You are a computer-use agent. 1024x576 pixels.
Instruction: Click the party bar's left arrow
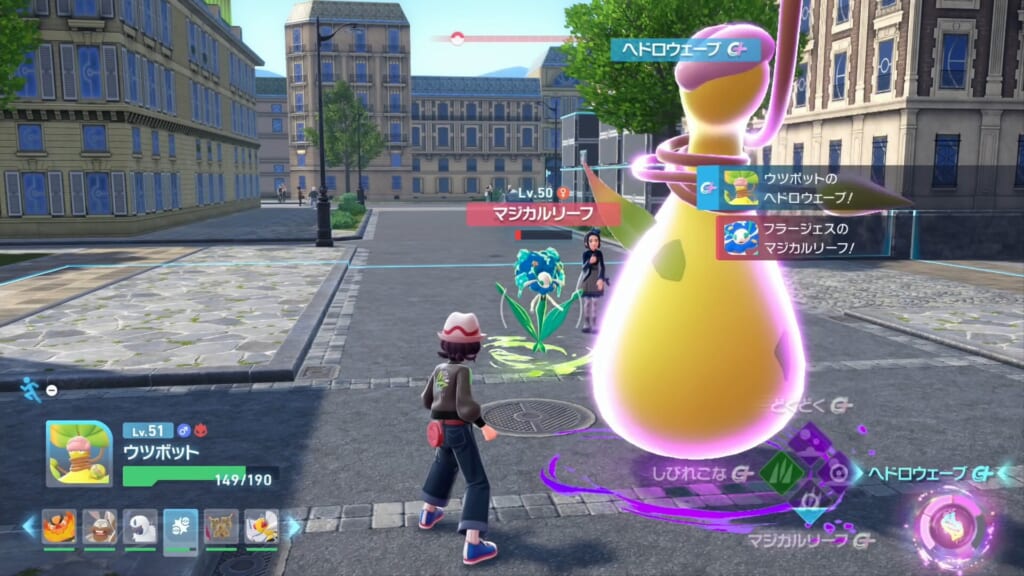[29, 526]
